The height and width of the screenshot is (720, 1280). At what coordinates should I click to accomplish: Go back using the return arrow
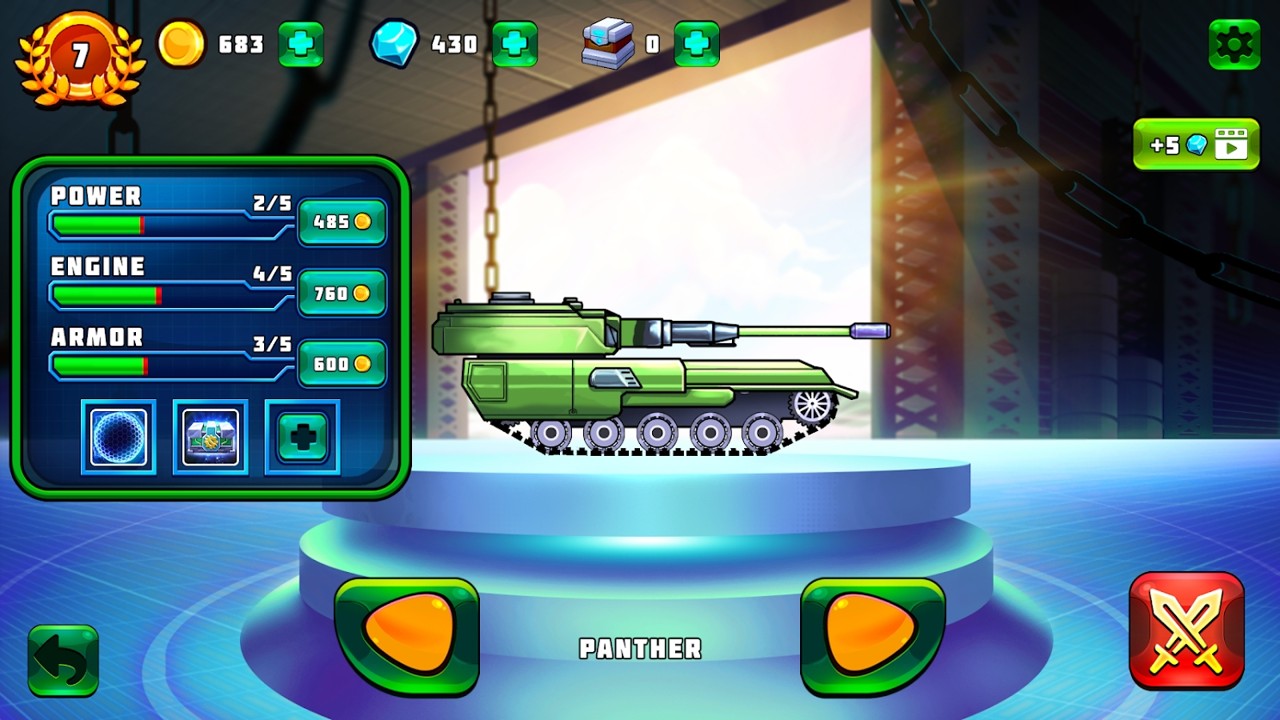(62, 658)
